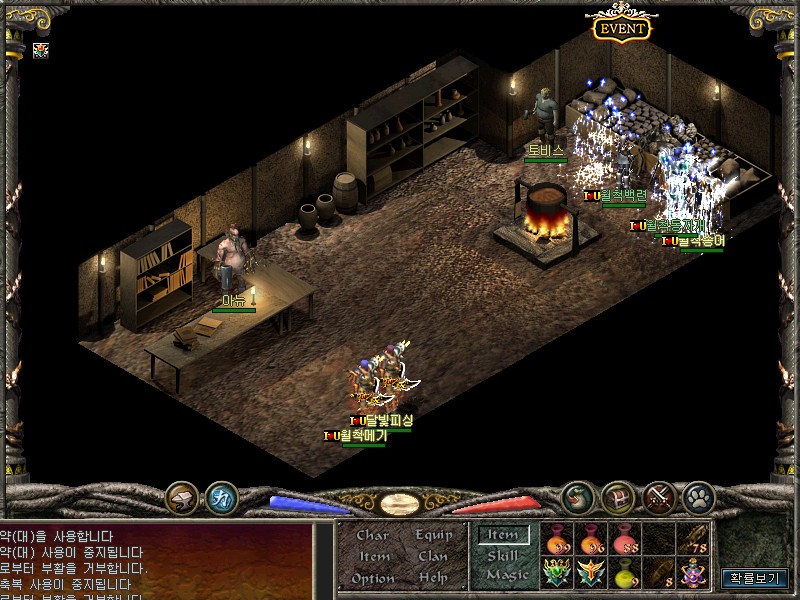Use the orange potion with 99 count

557,539
